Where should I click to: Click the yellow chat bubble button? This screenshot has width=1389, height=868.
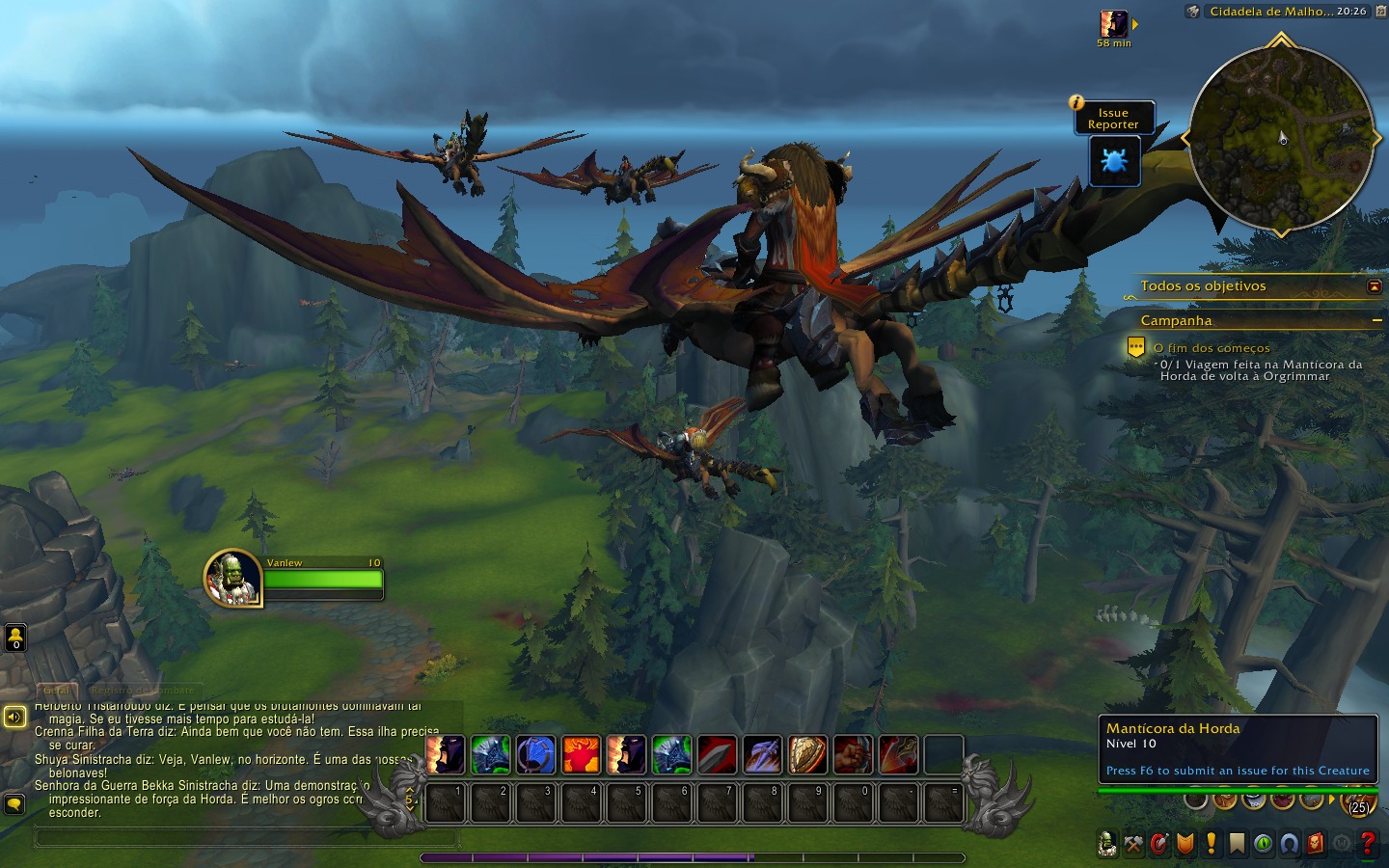click(x=14, y=803)
